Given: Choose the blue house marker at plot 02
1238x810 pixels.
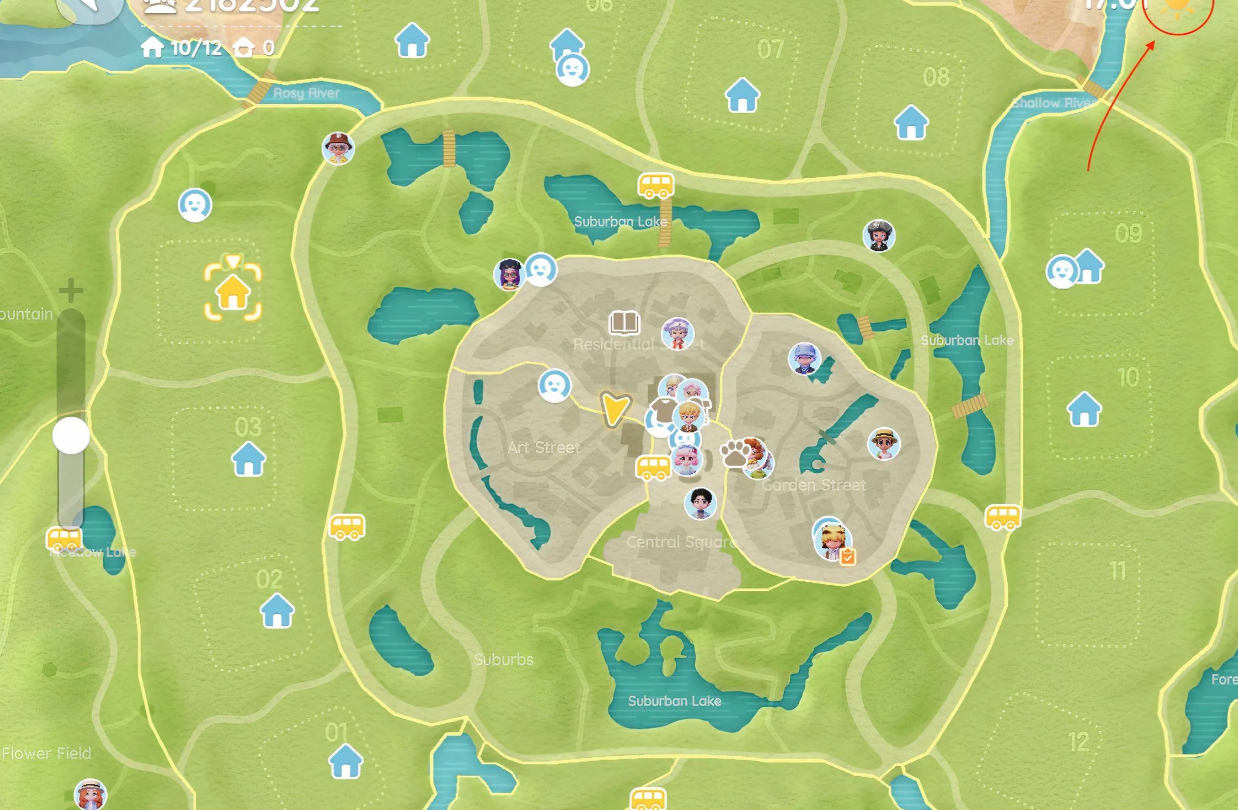Looking at the screenshot, I should [277, 609].
